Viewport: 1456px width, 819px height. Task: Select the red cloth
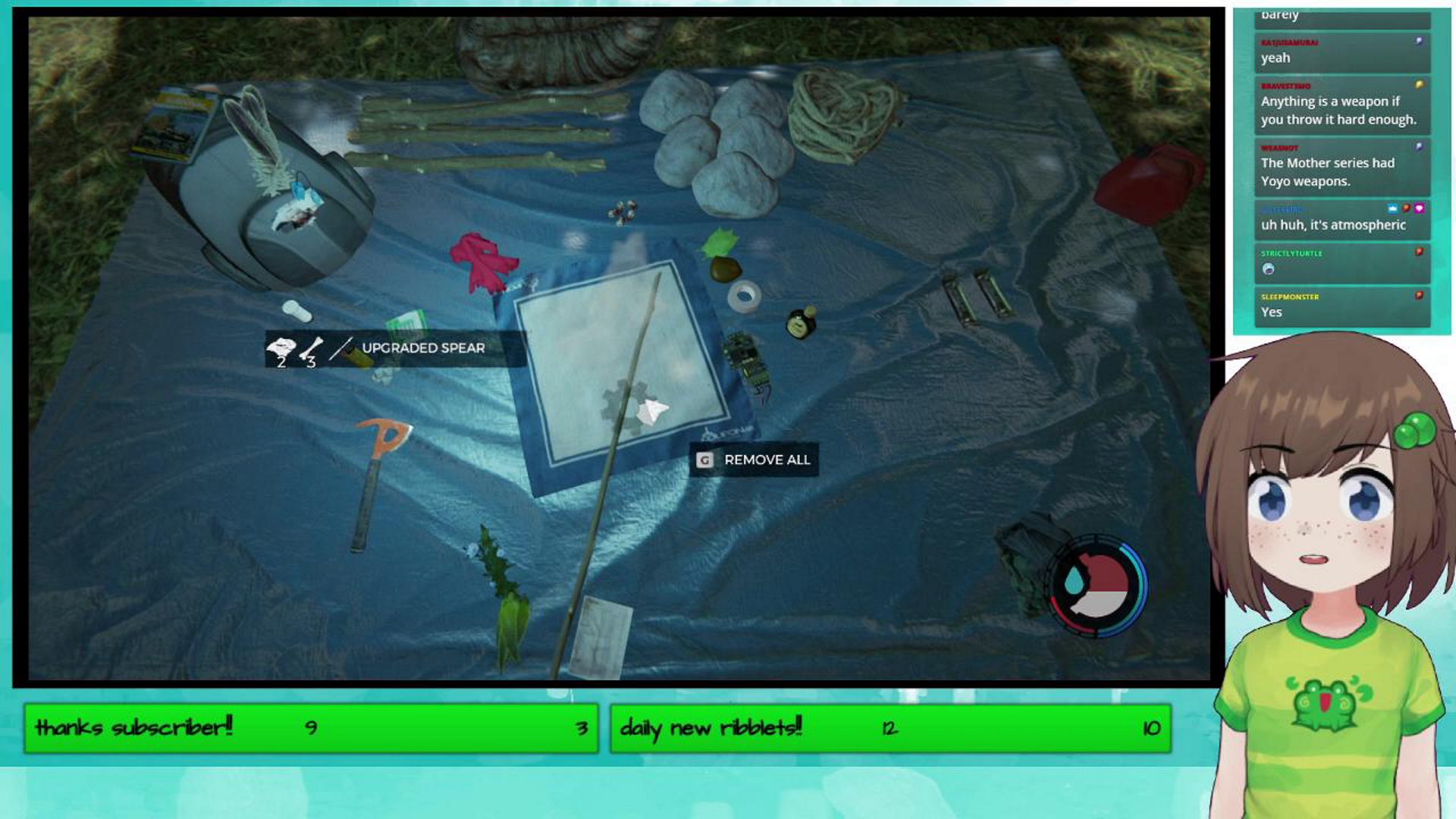tap(482, 262)
